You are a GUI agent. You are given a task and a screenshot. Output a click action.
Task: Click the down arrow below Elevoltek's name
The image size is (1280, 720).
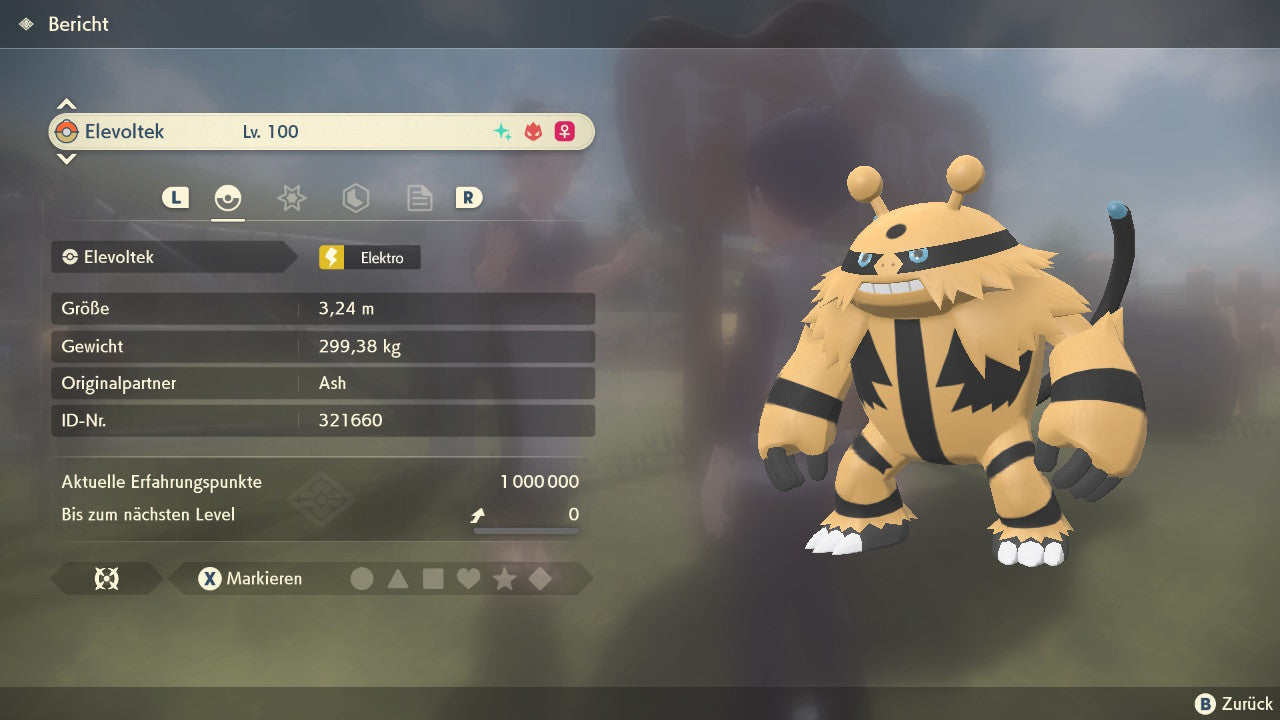tap(66, 158)
